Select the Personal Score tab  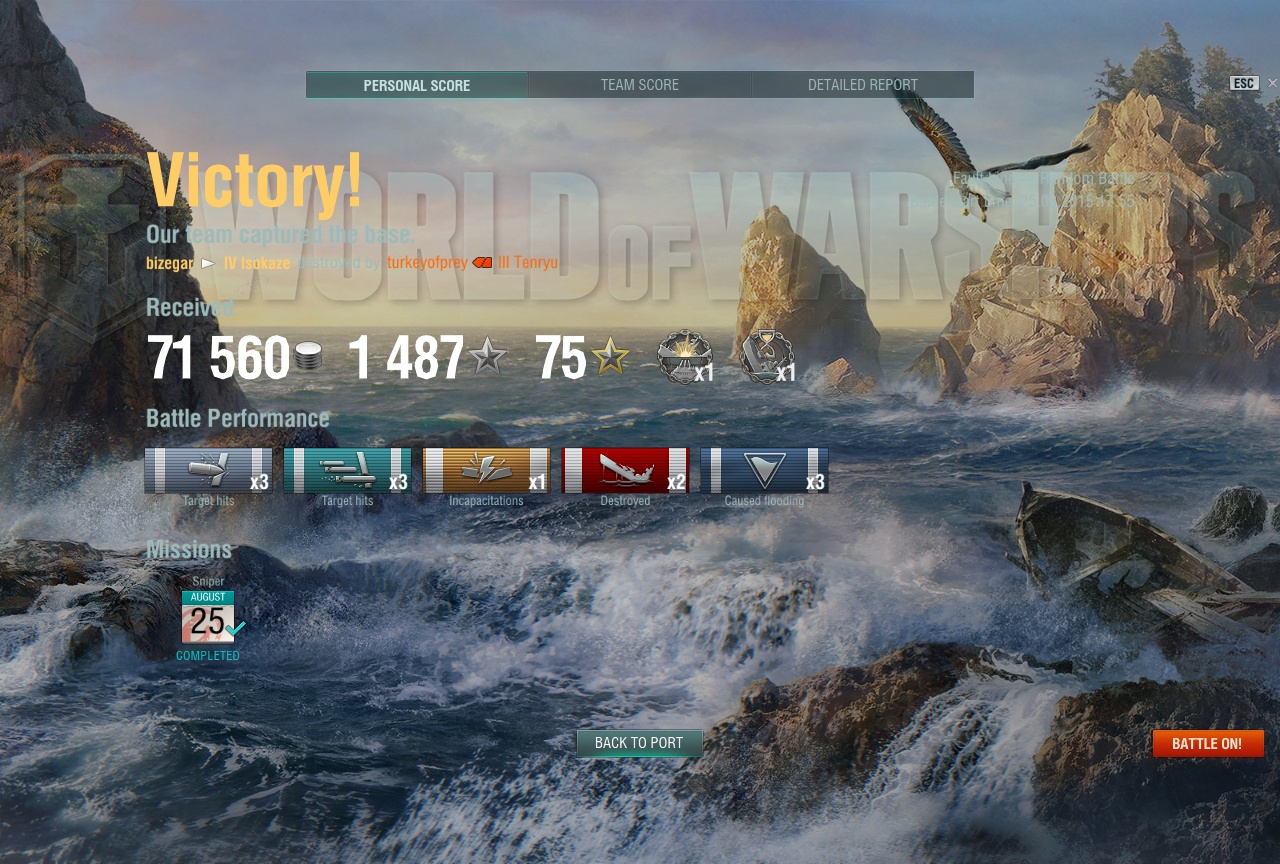pos(417,85)
